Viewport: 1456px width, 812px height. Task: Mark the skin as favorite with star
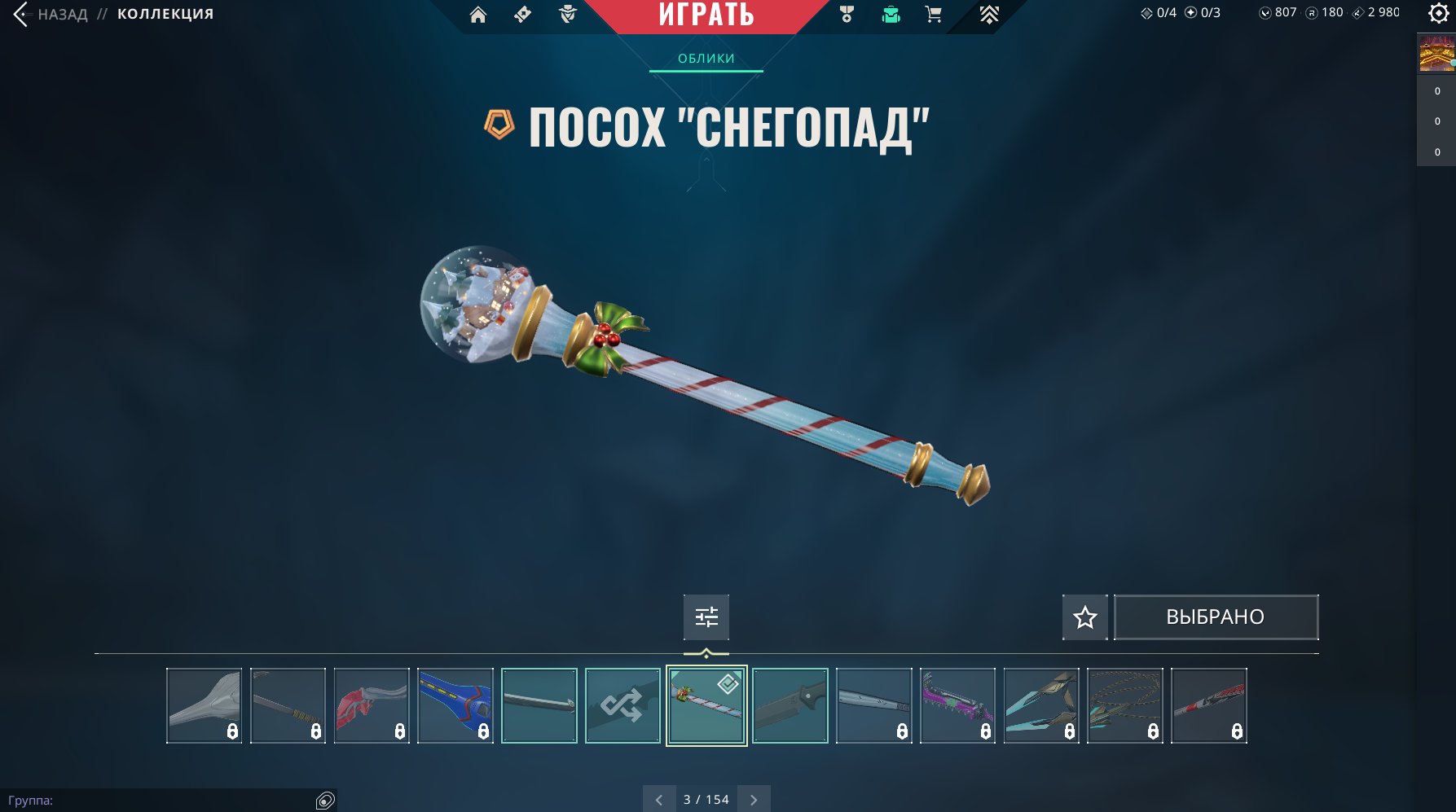(1084, 617)
